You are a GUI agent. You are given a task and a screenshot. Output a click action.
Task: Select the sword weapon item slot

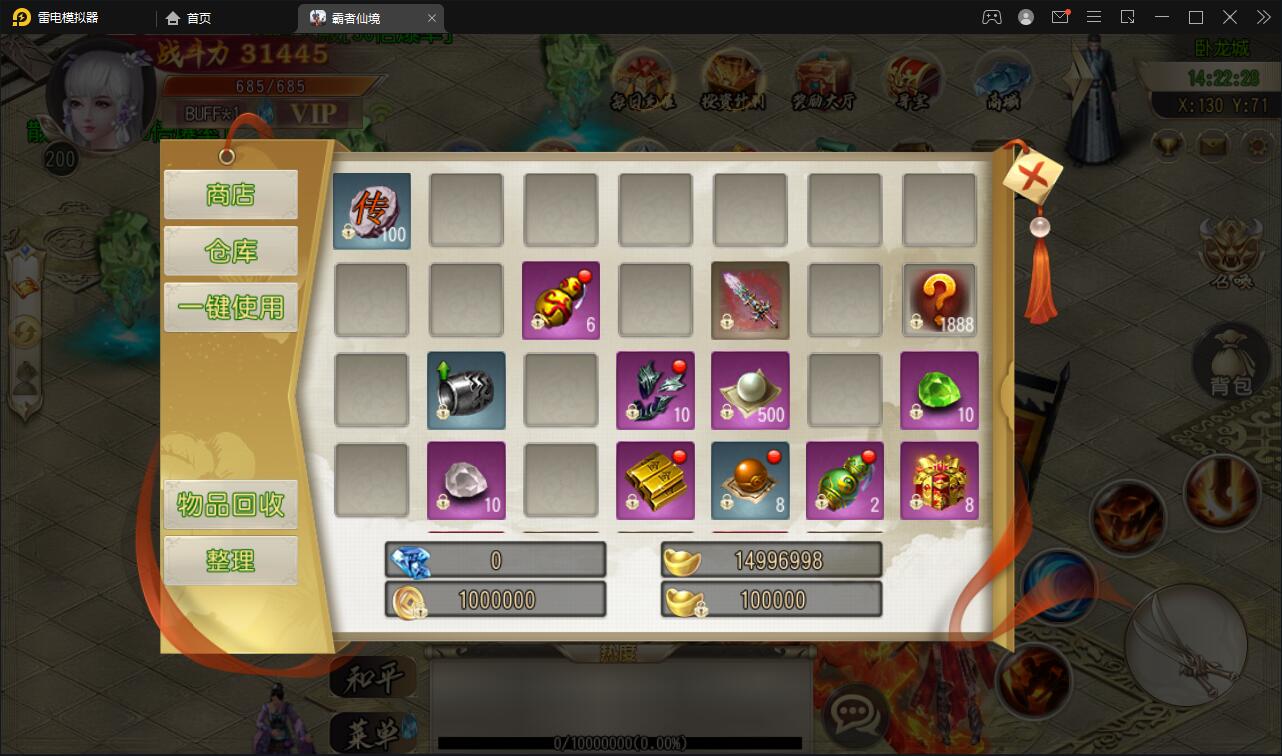coord(750,300)
